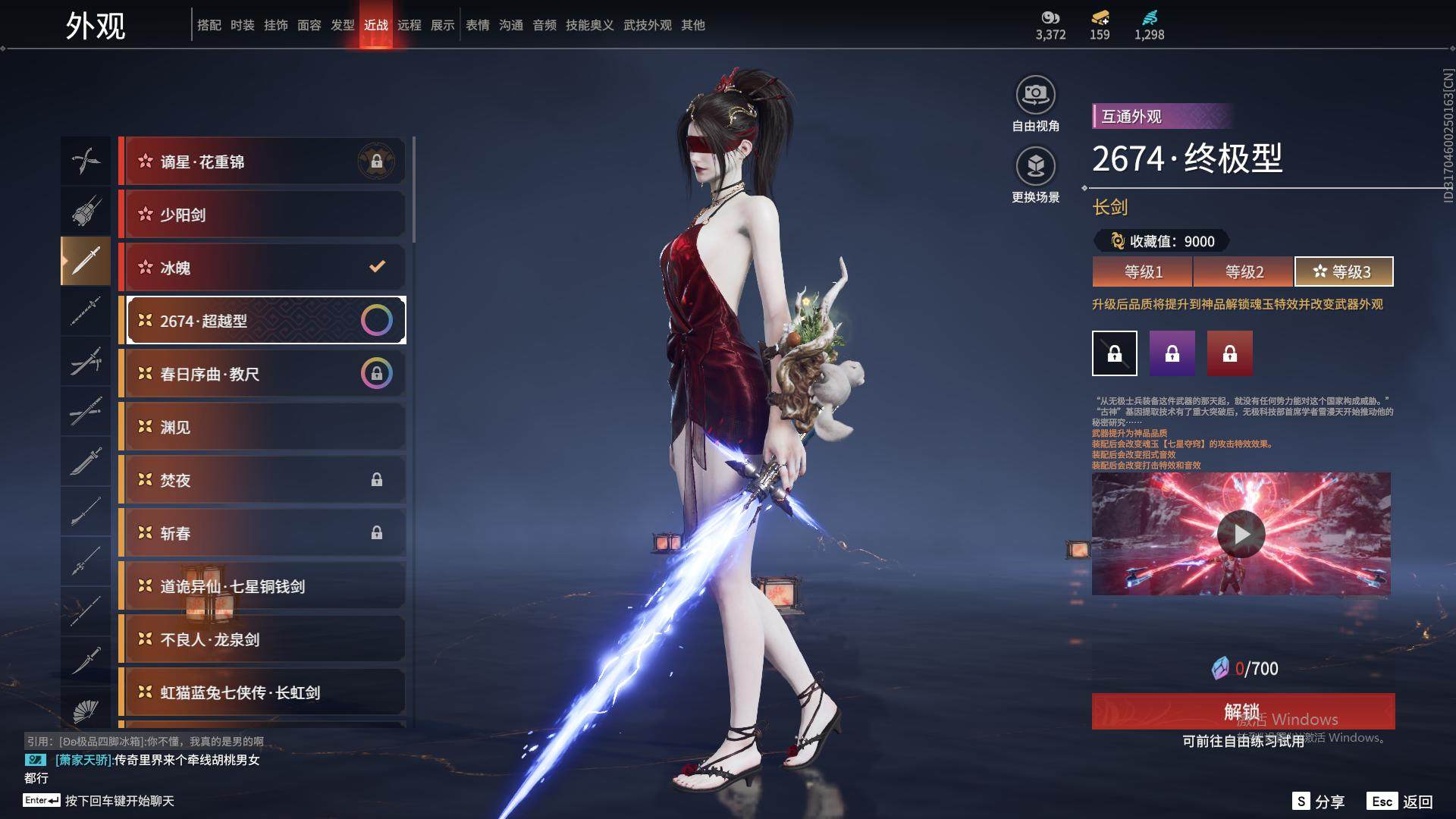
Task: Pick the red locked color variant
Action: click(x=1229, y=353)
